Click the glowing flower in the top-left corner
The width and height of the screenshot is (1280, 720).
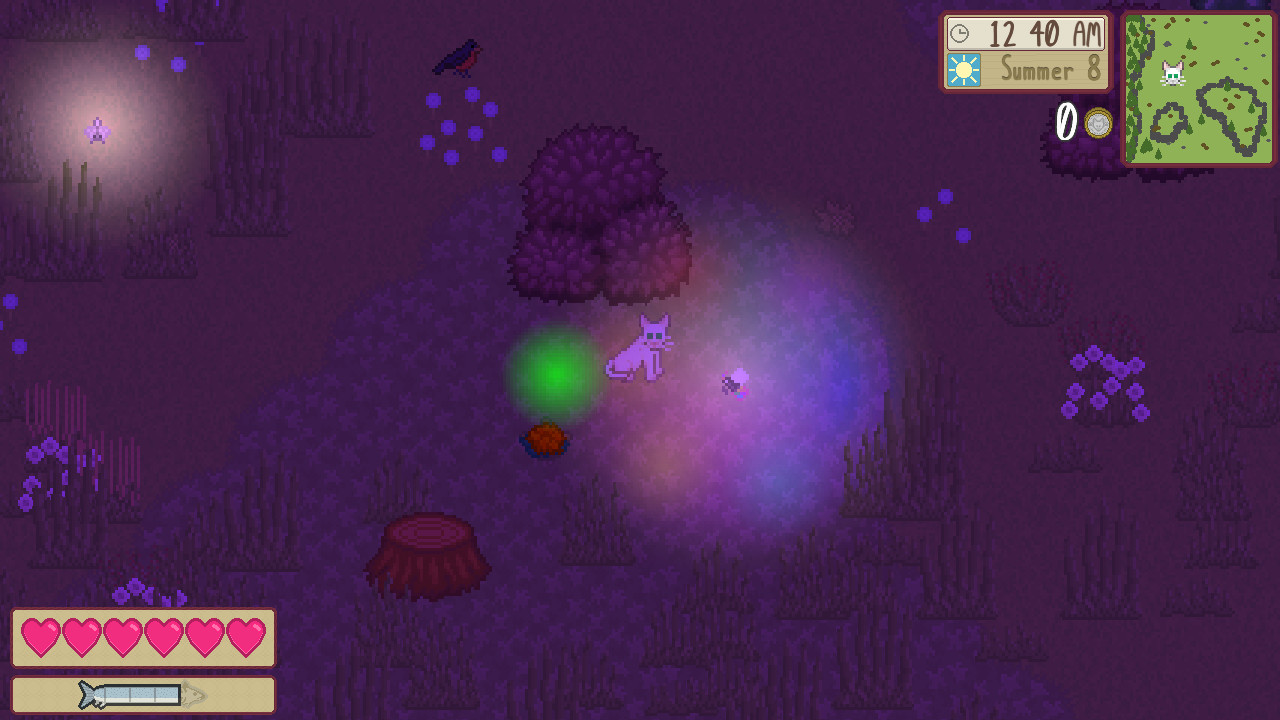tap(95, 130)
